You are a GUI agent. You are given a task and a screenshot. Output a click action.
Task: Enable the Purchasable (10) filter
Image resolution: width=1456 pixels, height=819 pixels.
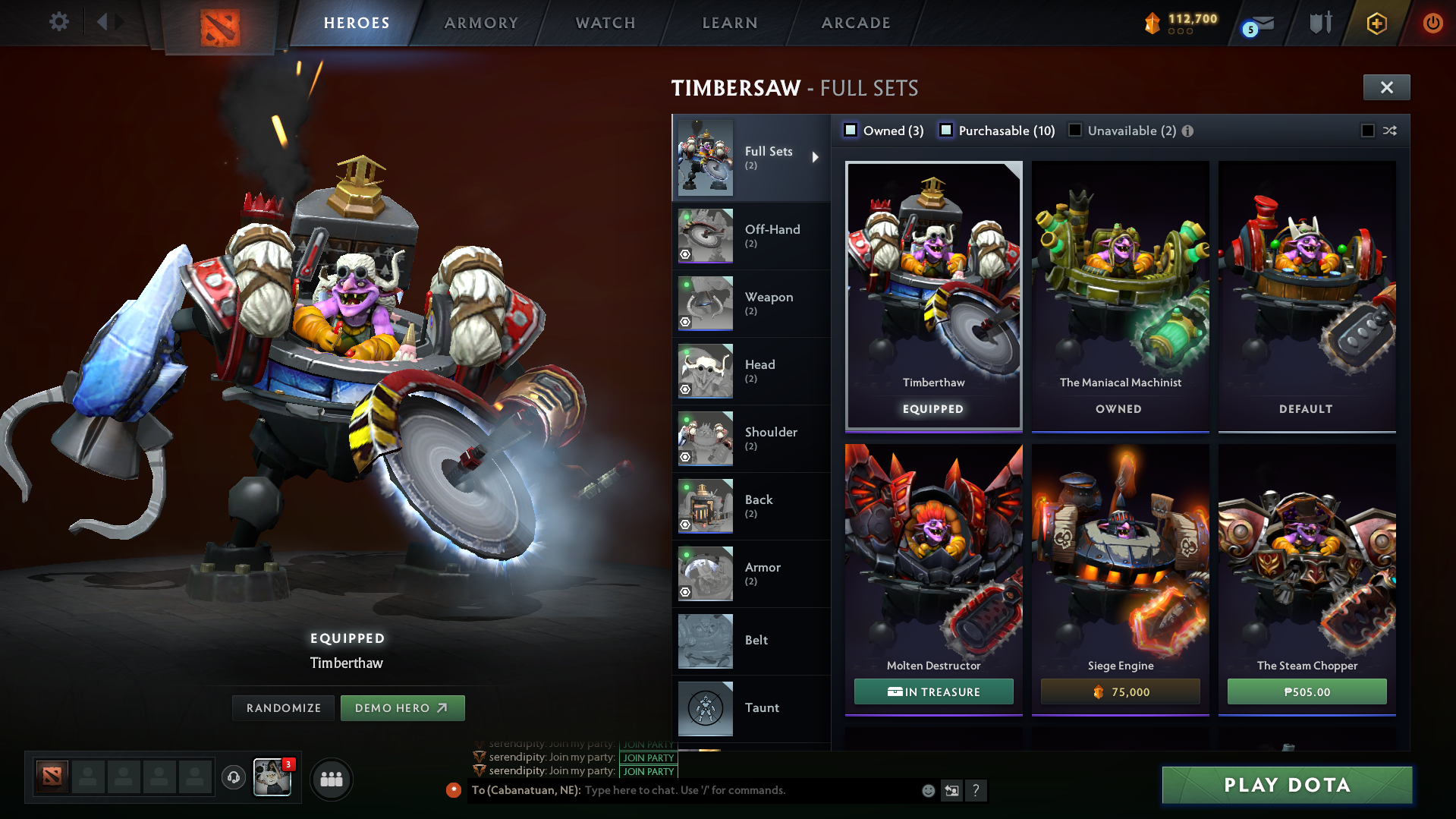pos(946,130)
